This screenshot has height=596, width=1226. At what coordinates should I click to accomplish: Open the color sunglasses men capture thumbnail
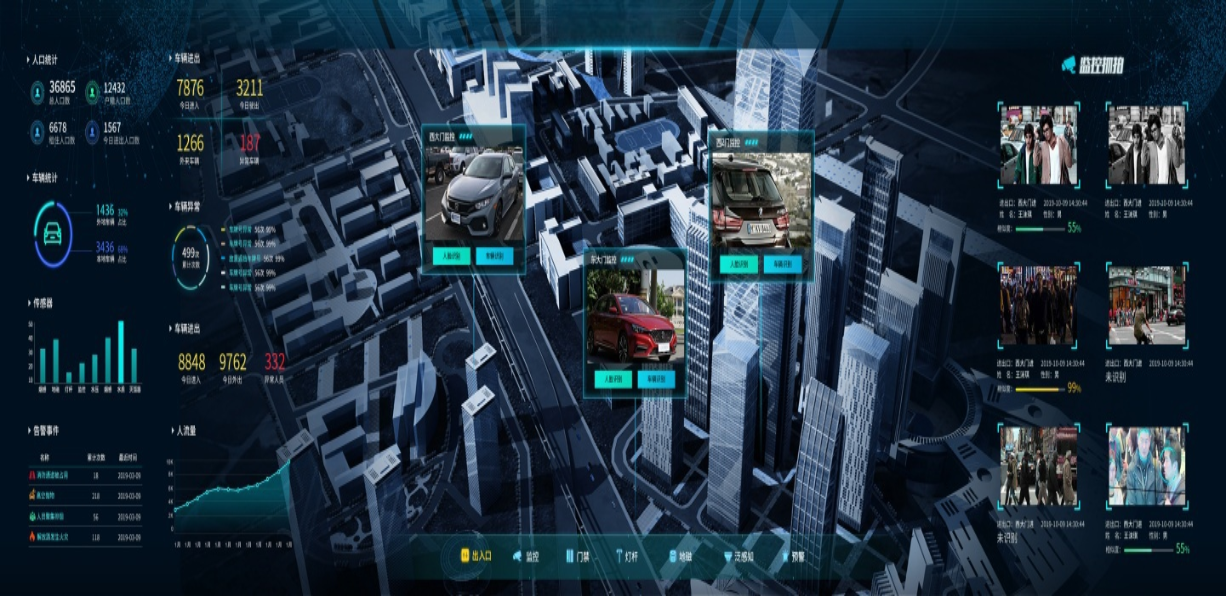click(x=1039, y=146)
